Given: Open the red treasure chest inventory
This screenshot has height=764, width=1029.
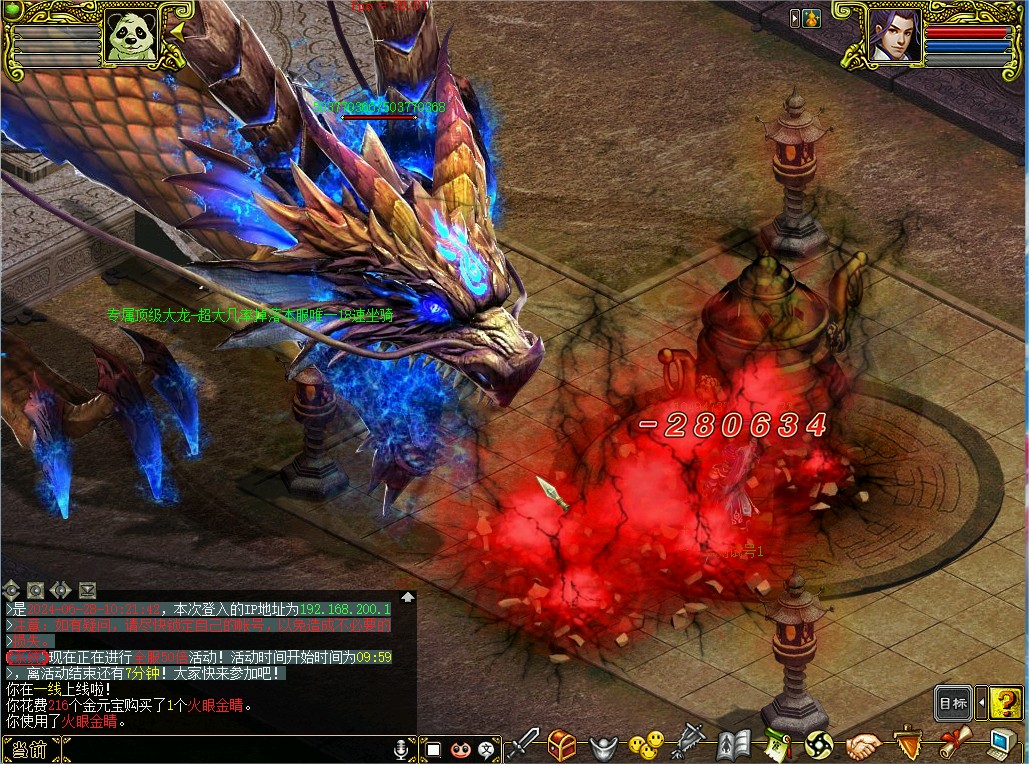Looking at the screenshot, I should [x=561, y=745].
